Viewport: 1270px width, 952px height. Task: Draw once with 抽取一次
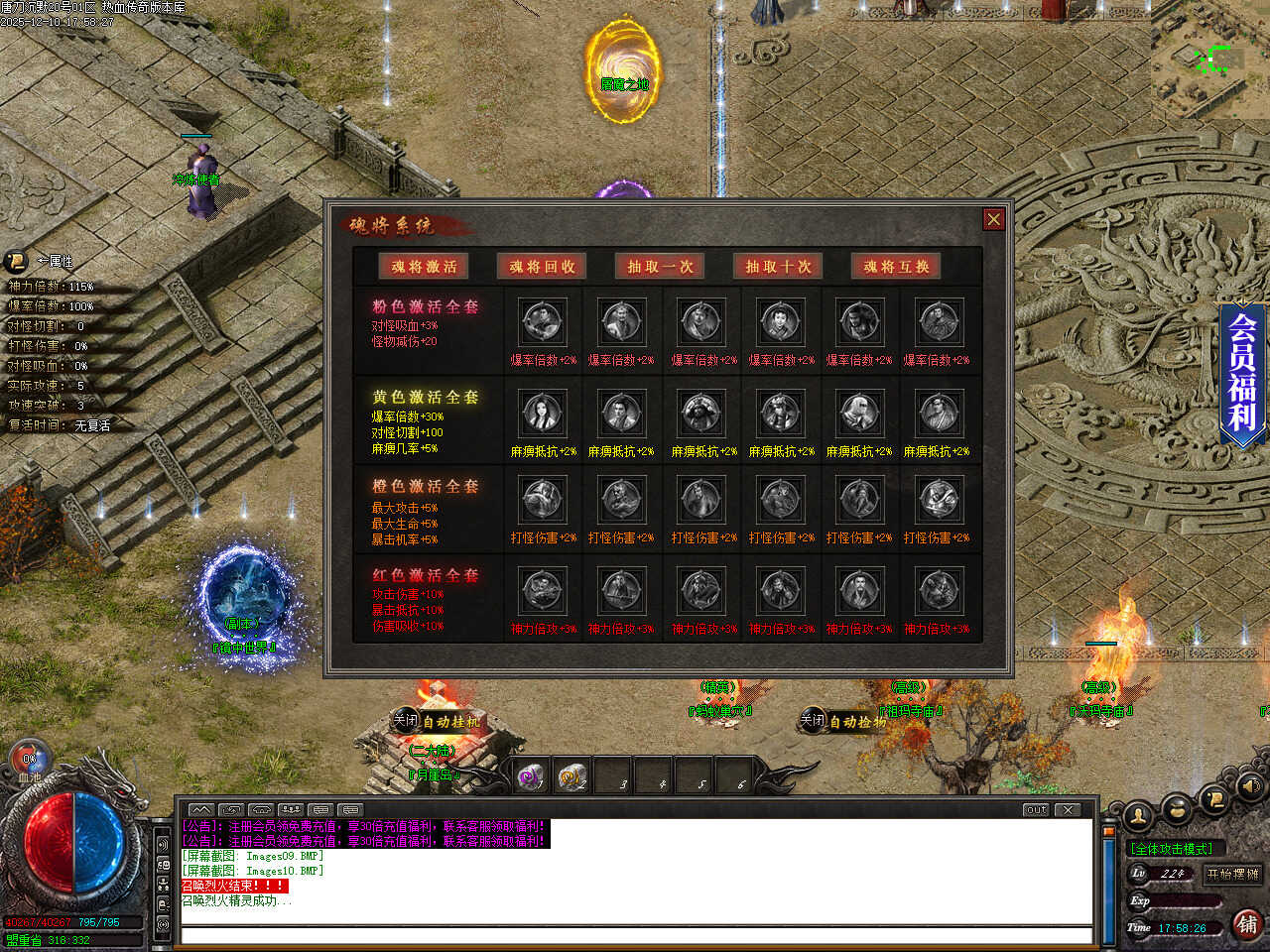pyautogui.click(x=660, y=266)
